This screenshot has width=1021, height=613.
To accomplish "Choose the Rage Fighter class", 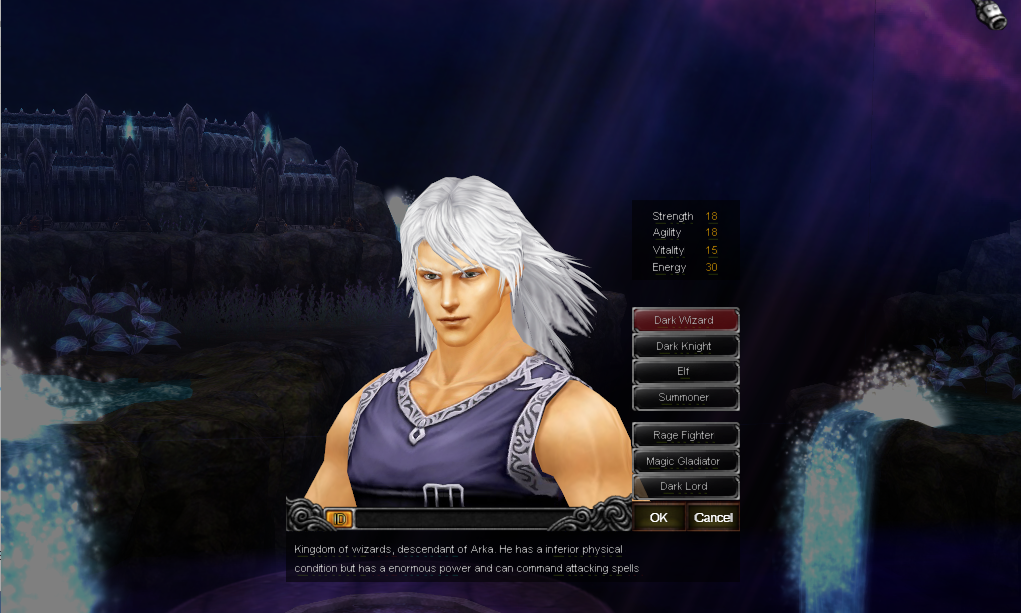I will (685, 436).
